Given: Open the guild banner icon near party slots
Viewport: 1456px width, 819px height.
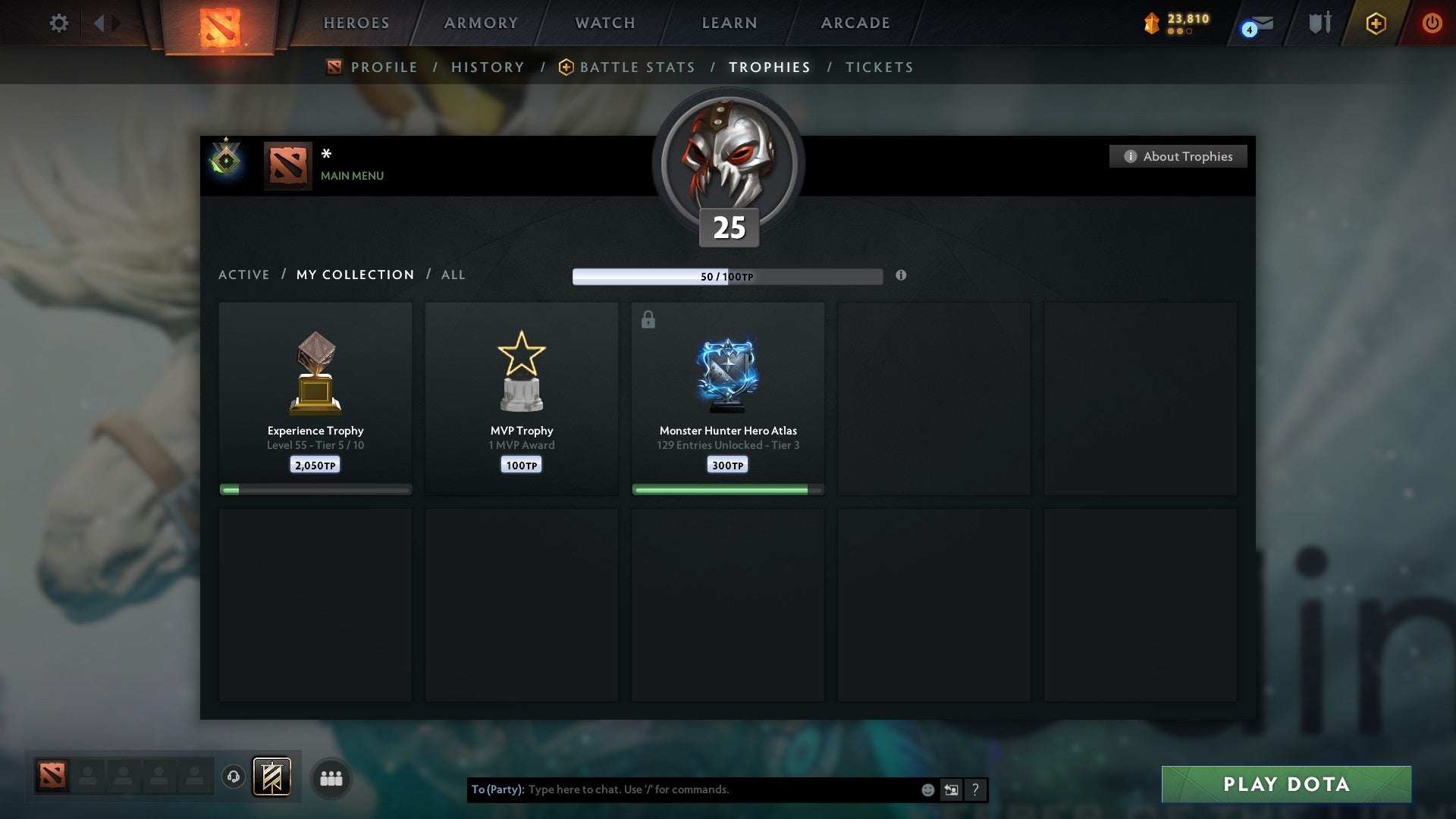Looking at the screenshot, I should pyautogui.click(x=271, y=777).
